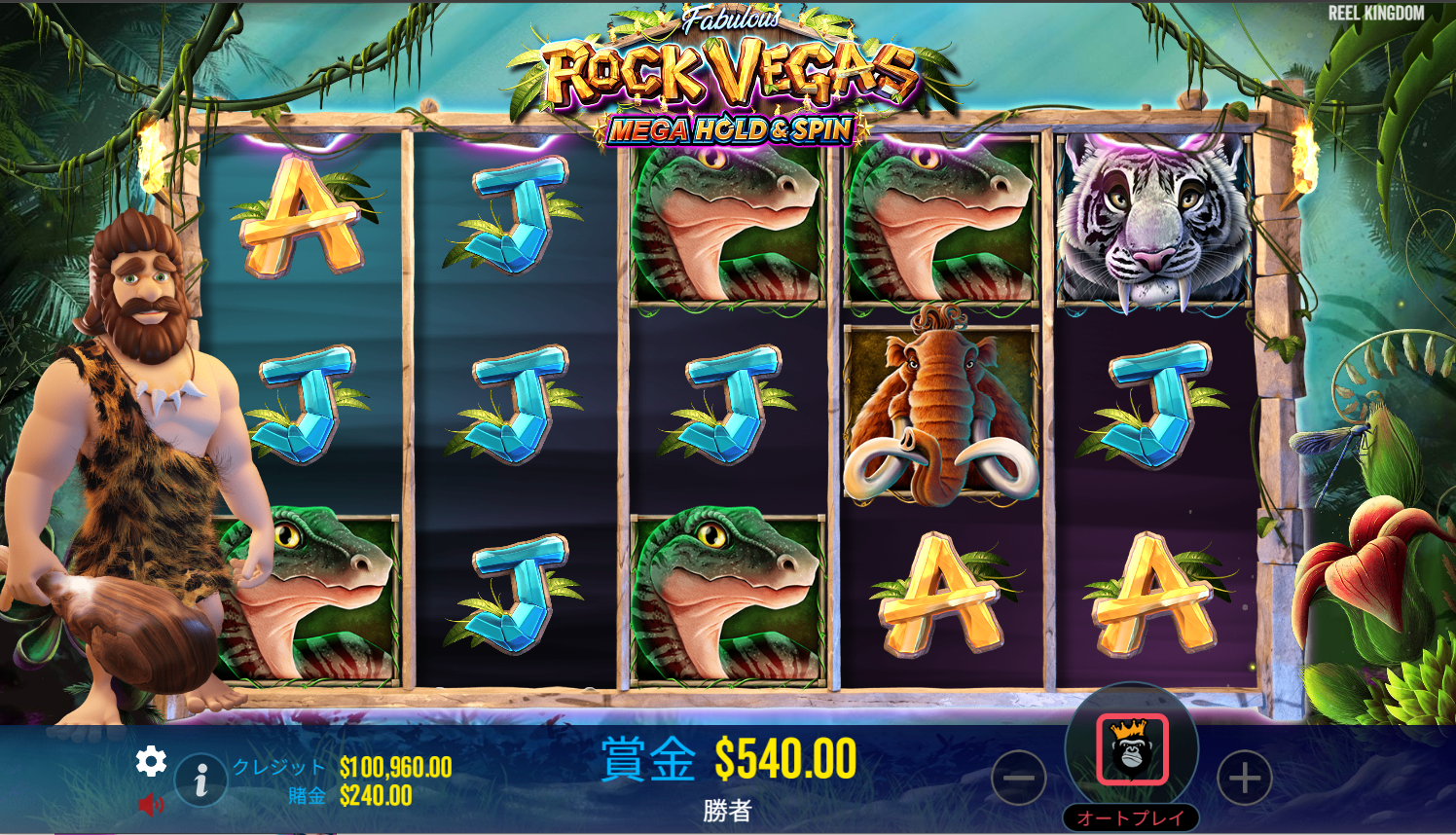
Task: Open the game info paytable
Action: pos(200,780)
